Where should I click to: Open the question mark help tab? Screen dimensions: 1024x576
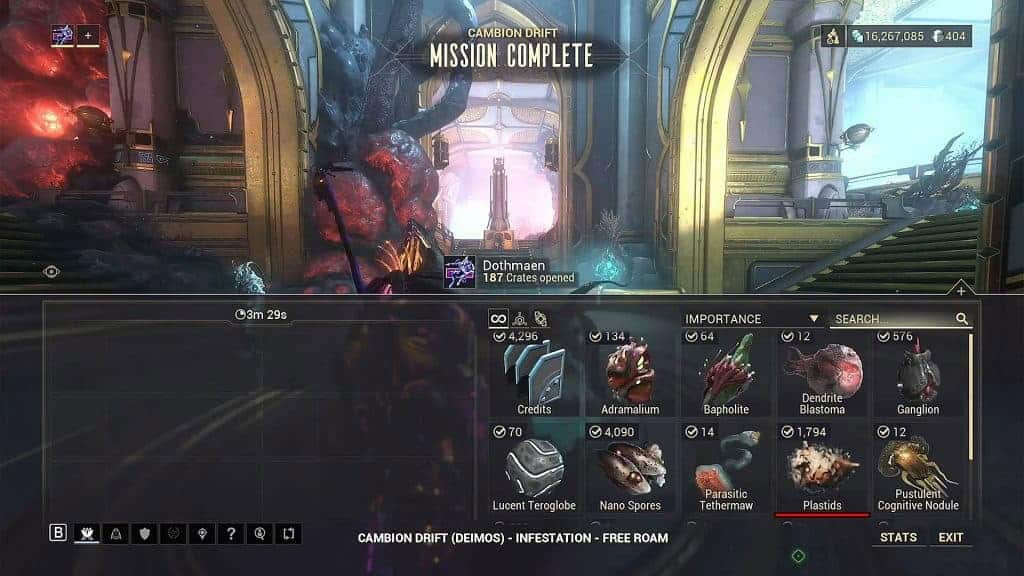pyautogui.click(x=231, y=534)
